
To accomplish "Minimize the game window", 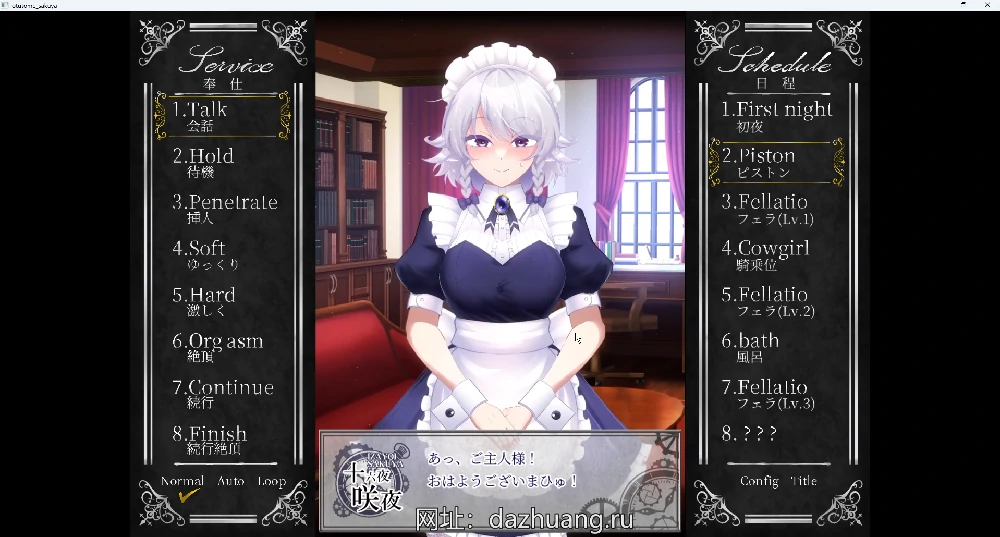I will tap(962, 5).
